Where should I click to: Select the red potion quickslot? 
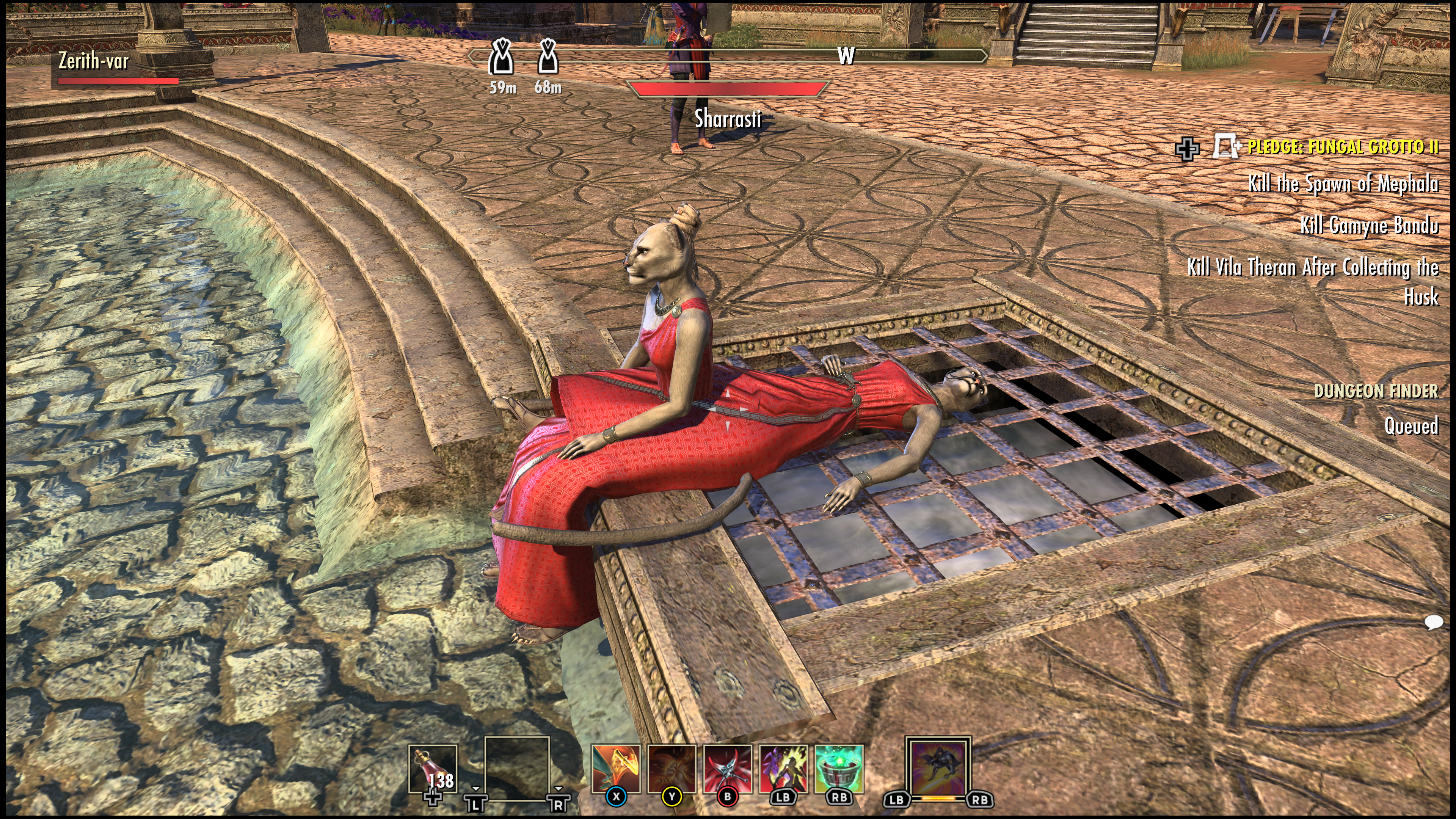coord(432,769)
